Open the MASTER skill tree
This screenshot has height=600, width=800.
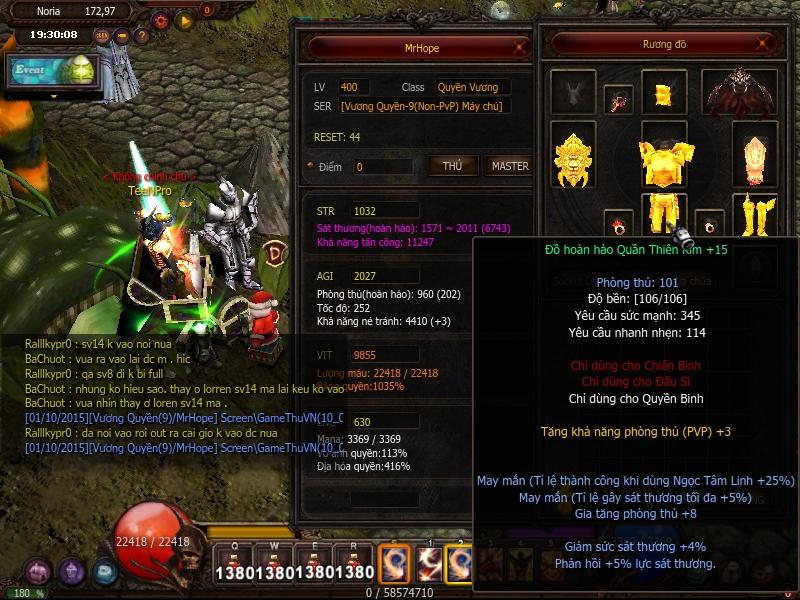(509, 166)
